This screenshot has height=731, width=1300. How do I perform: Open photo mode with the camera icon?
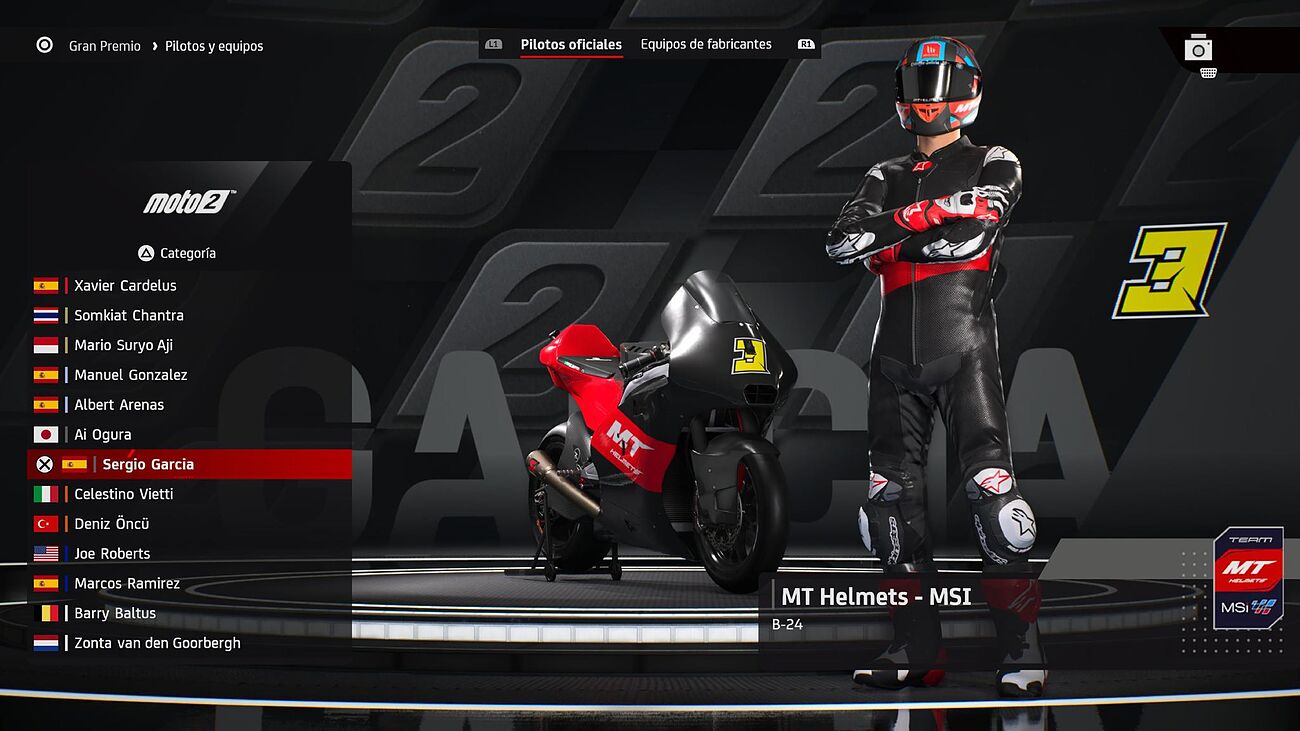pyautogui.click(x=1198, y=48)
